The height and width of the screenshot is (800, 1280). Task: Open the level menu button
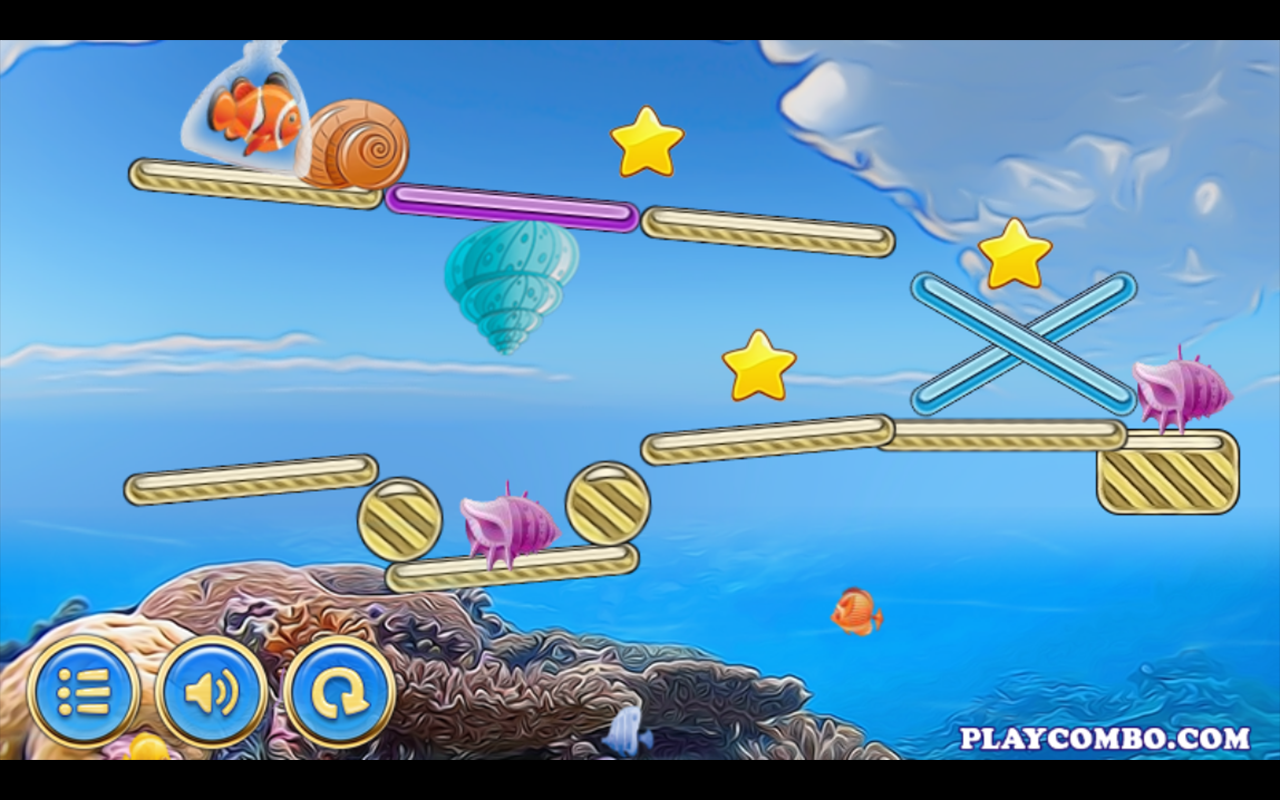86,690
